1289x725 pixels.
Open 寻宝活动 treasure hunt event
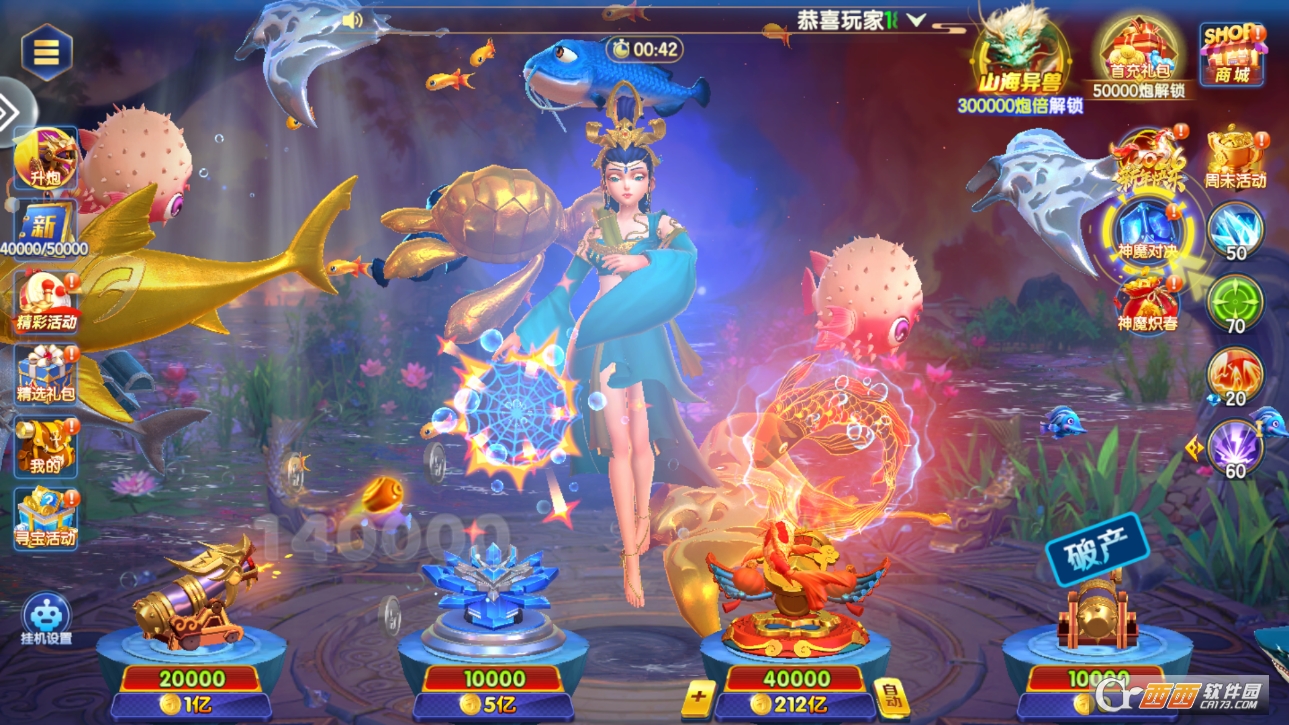tap(46, 517)
